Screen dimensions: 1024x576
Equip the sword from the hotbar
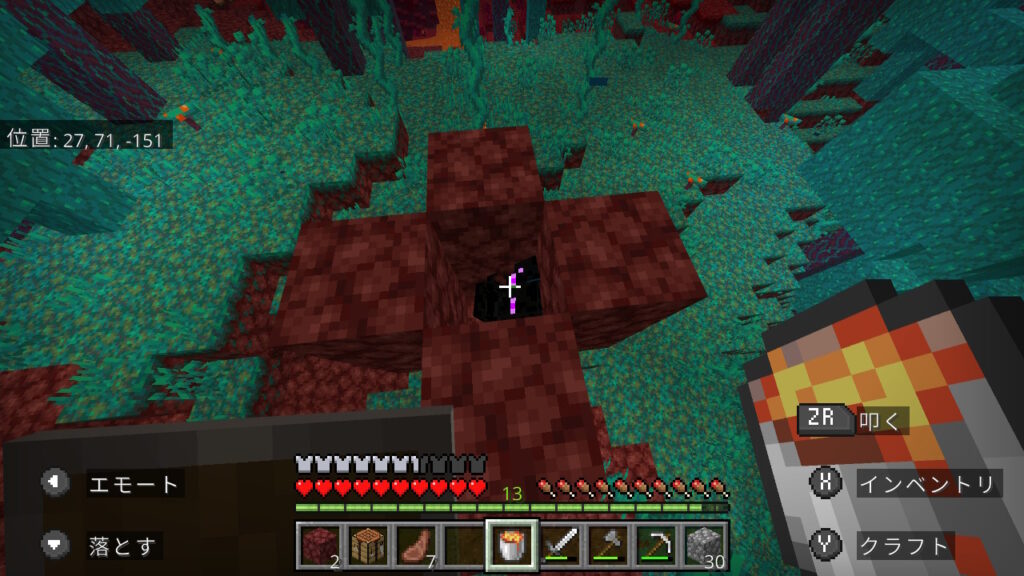pyautogui.click(x=560, y=545)
